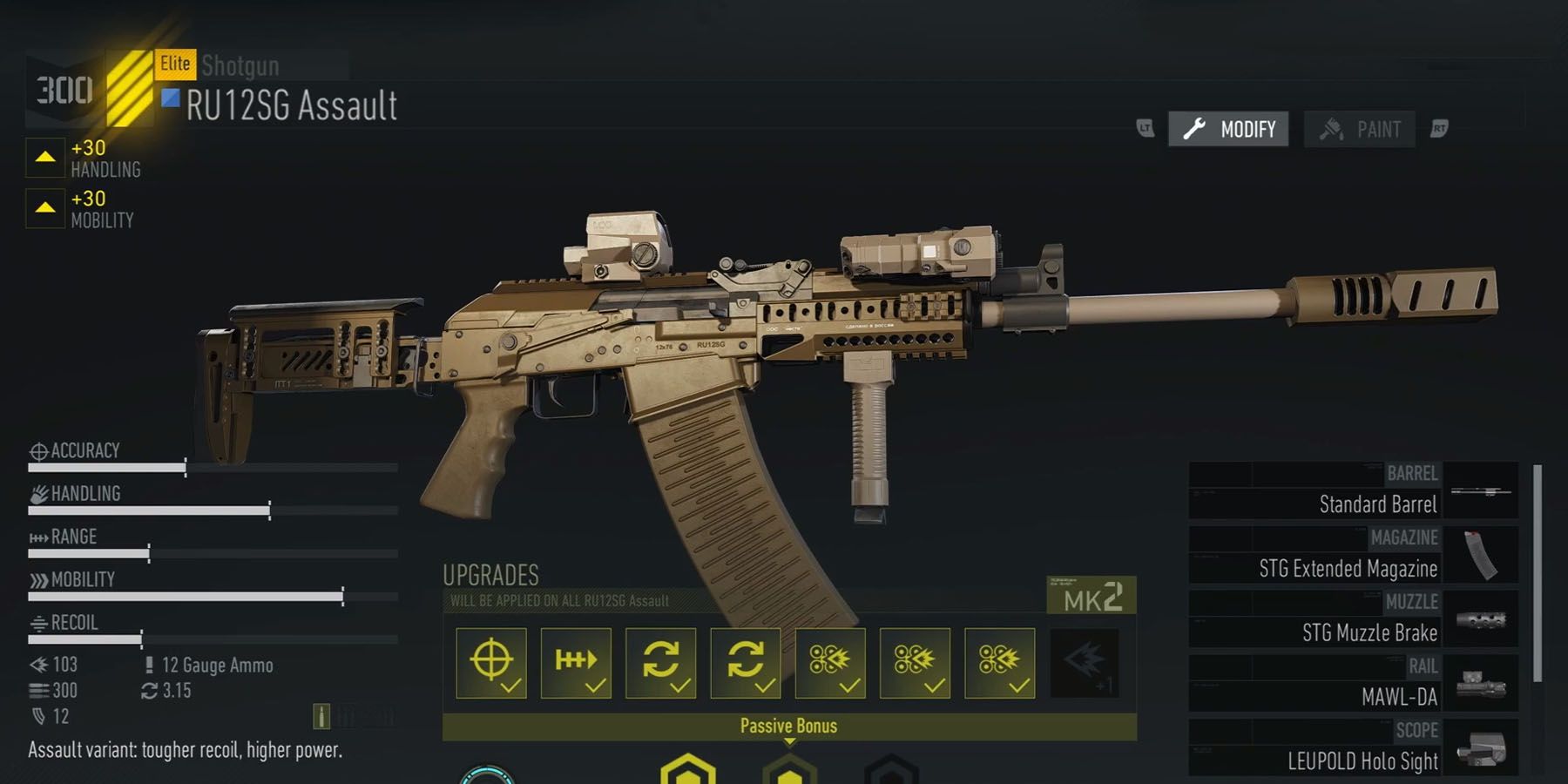Switch to the MODIFY tab
1568x784 pixels.
tap(1228, 129)
